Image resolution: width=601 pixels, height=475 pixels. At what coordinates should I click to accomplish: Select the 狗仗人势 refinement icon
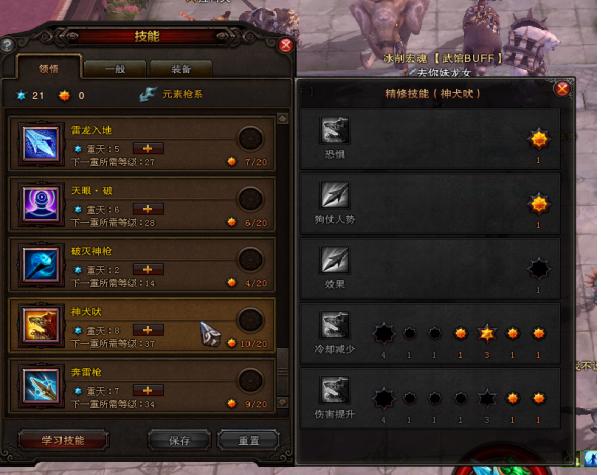click(x=334, y=195)
